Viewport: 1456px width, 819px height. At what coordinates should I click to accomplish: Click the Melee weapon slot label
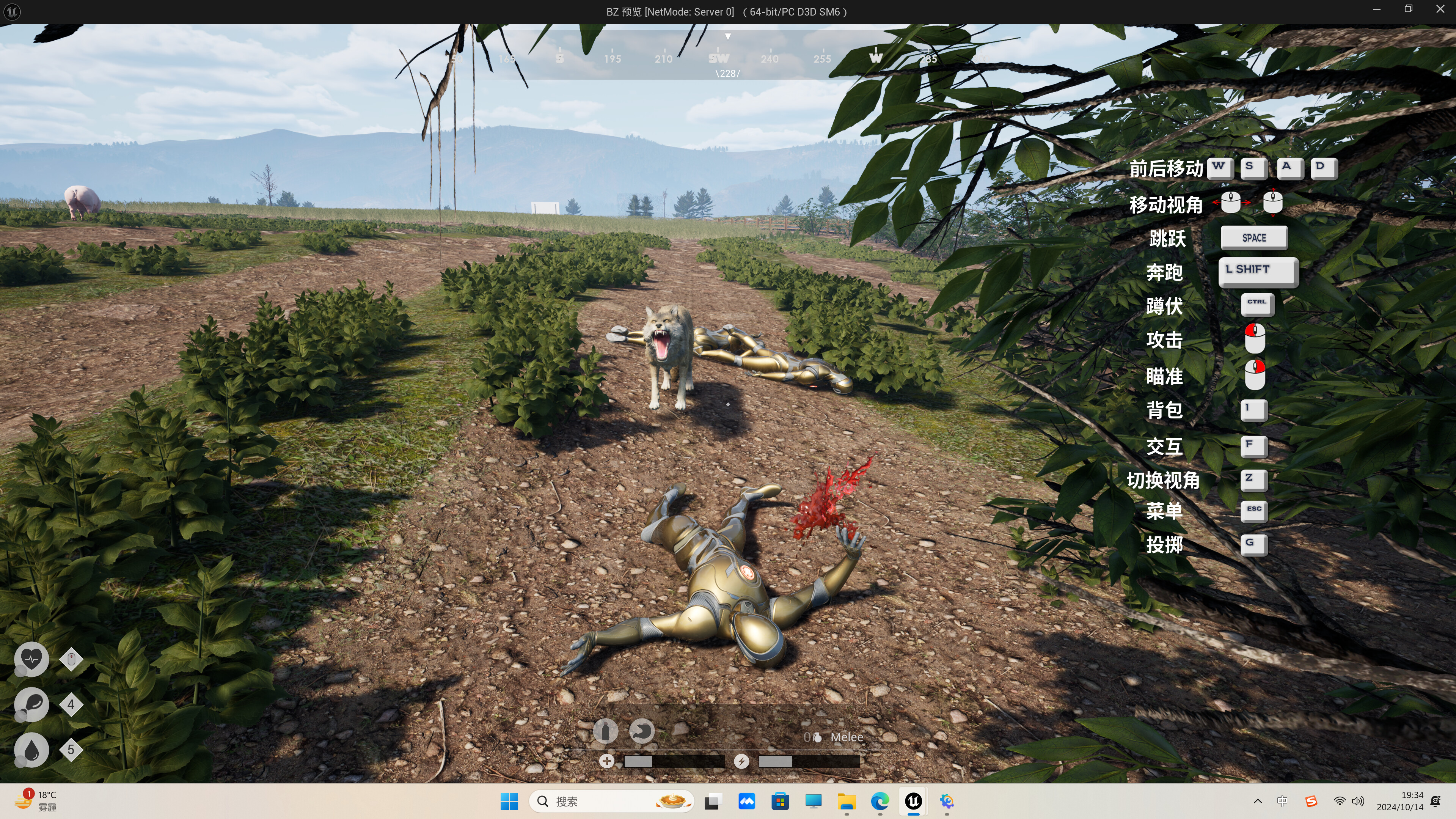[x=846, y=736]
